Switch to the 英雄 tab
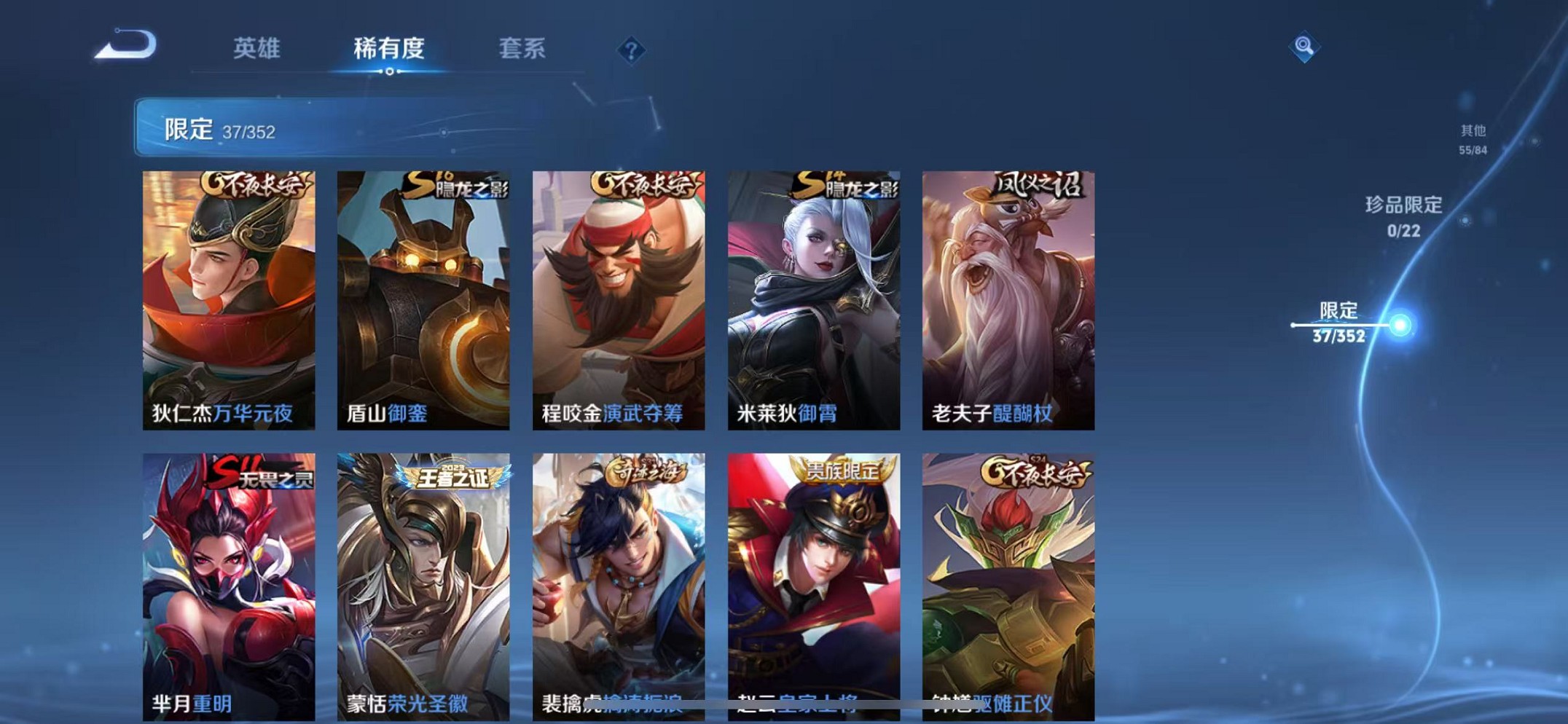The height and width of the screenshot is (724, 1568). click(x=256, y=48)
